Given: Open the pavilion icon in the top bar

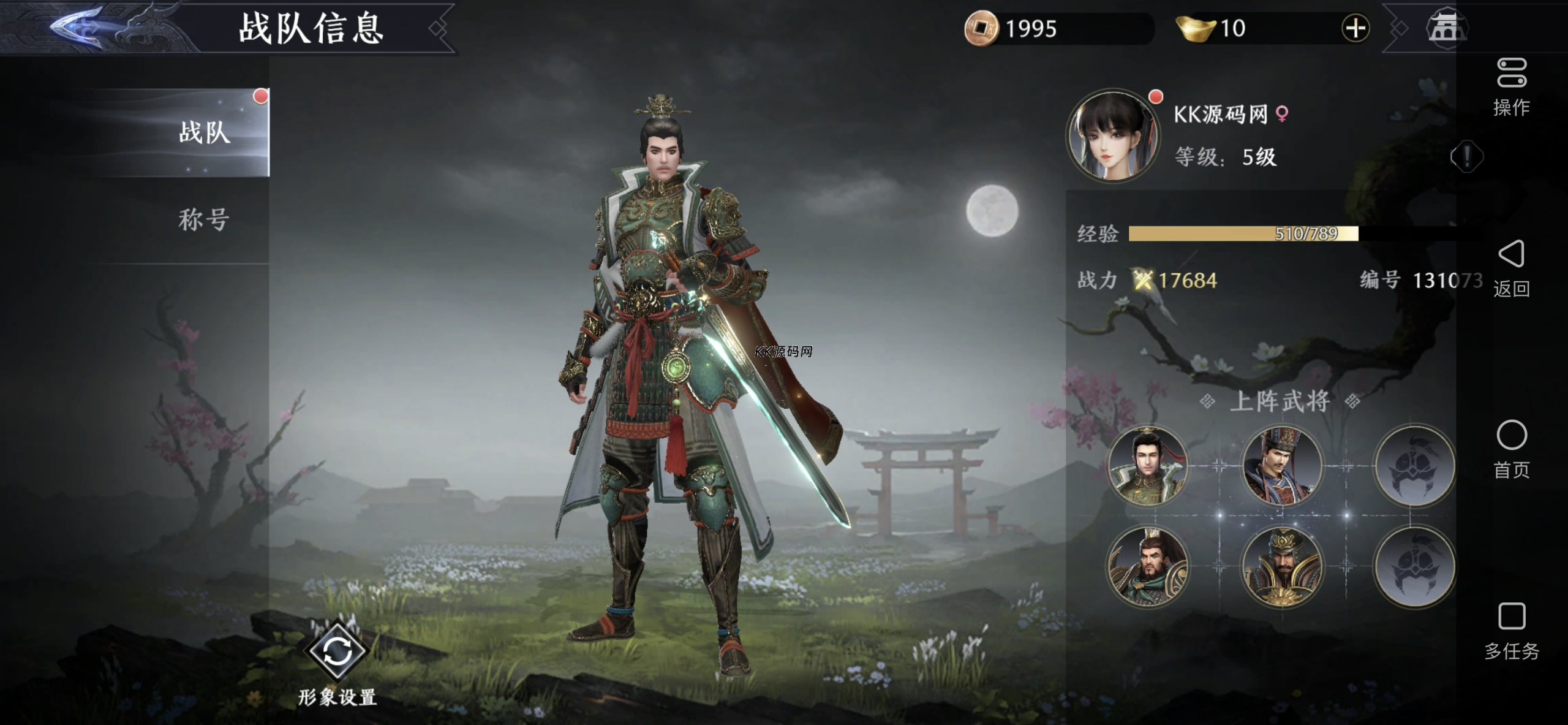Looking at the screenshot, I should point(1447,28).
